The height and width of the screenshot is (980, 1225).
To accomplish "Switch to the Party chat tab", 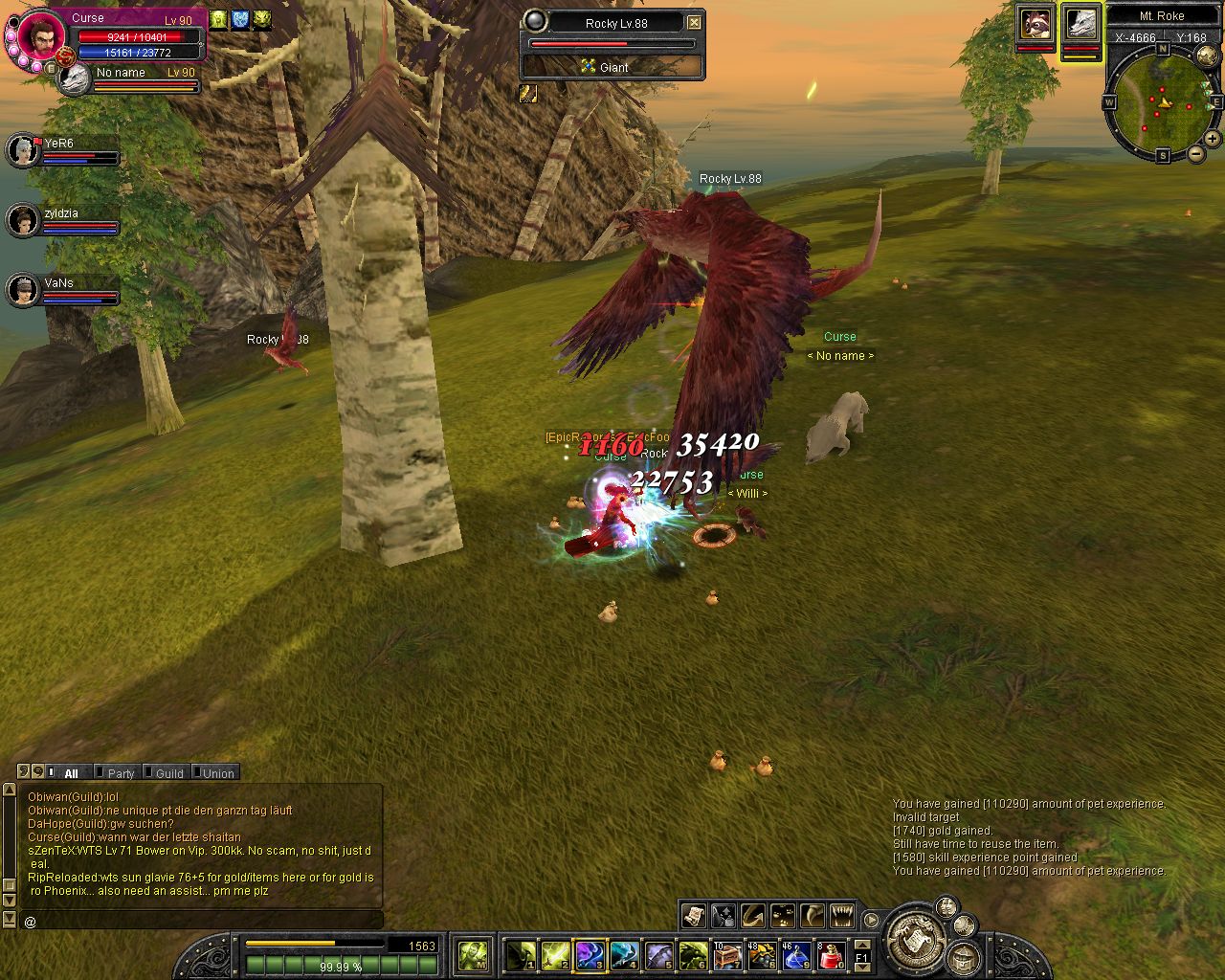I will pyautogui.click(x=120, y=773).
